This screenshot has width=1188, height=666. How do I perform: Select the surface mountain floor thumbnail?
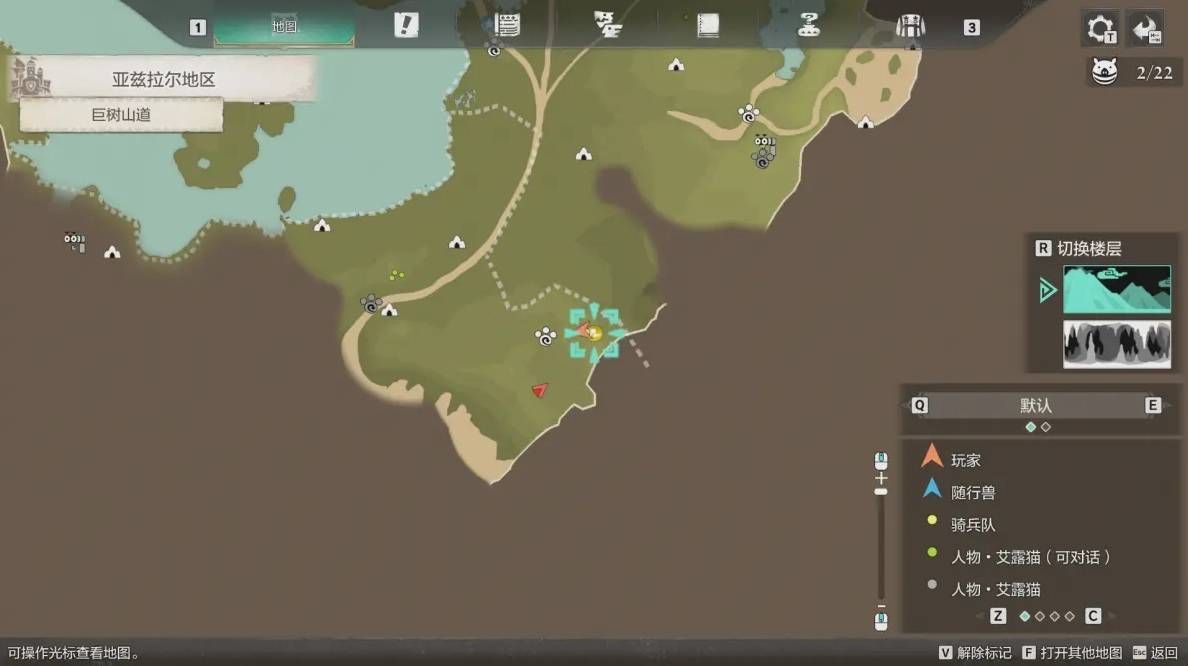pos(1116,289)
